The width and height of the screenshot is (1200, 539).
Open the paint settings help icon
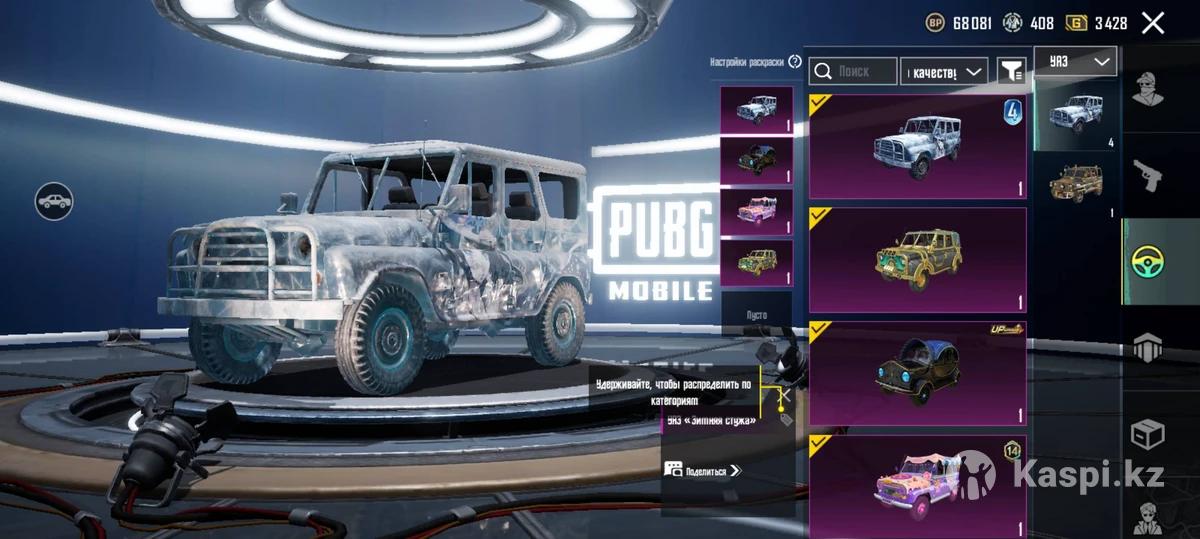(x=795, y=62)
